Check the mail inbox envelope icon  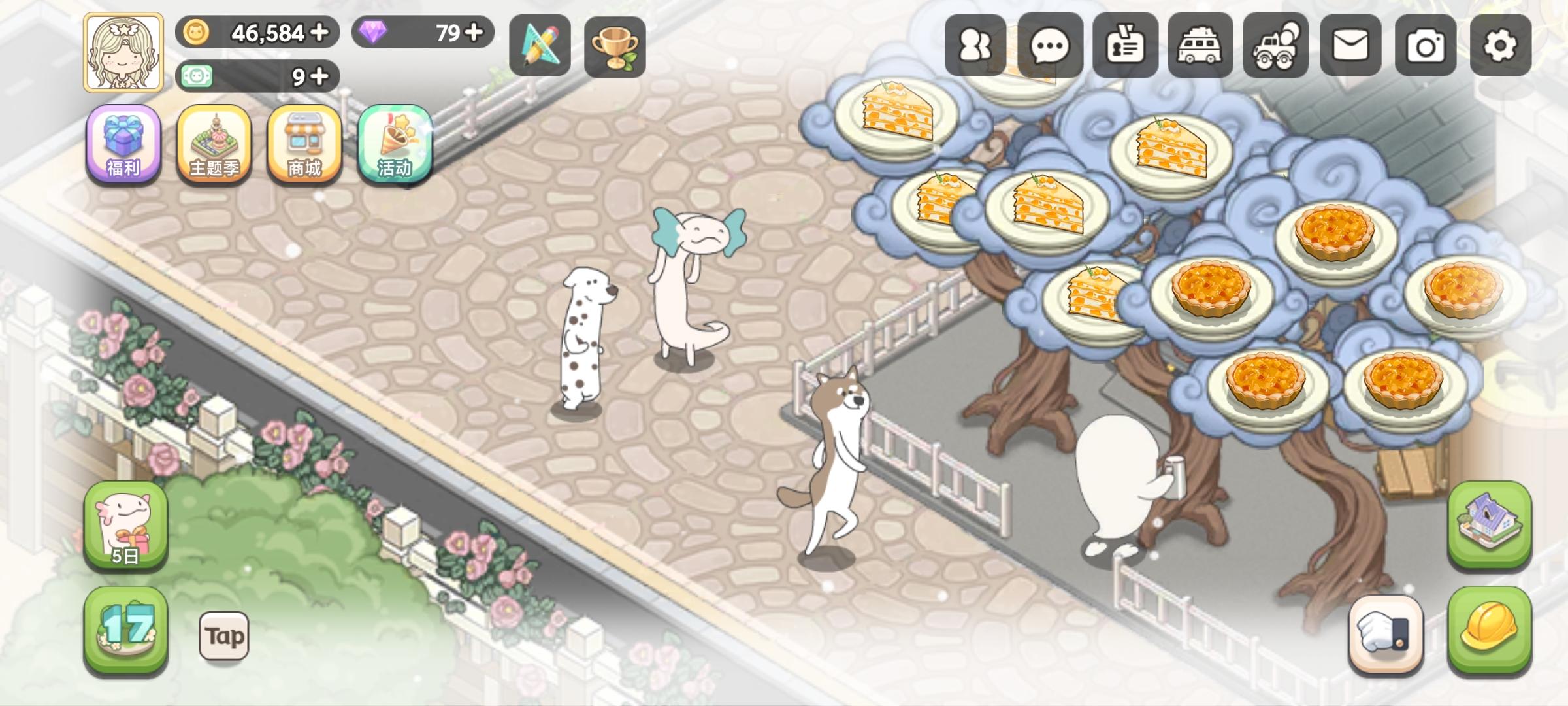pos(1350,46)
